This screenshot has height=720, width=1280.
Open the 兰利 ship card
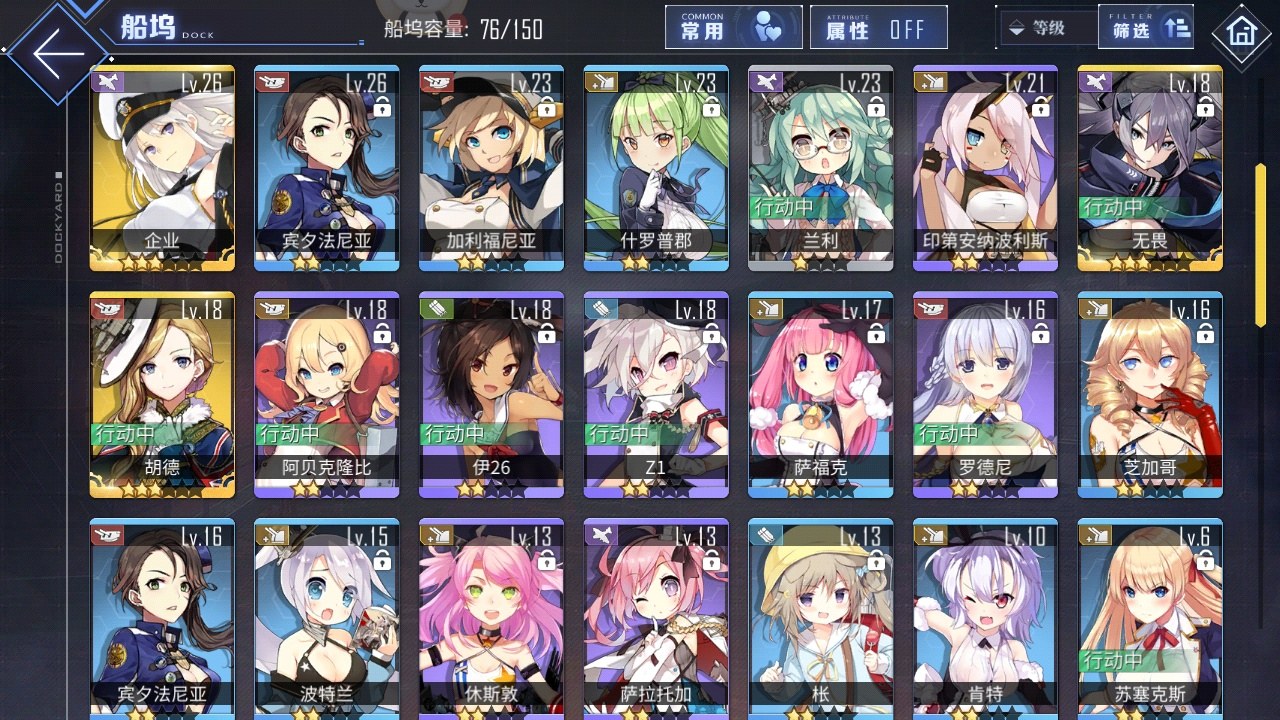(x=820, y=168)
